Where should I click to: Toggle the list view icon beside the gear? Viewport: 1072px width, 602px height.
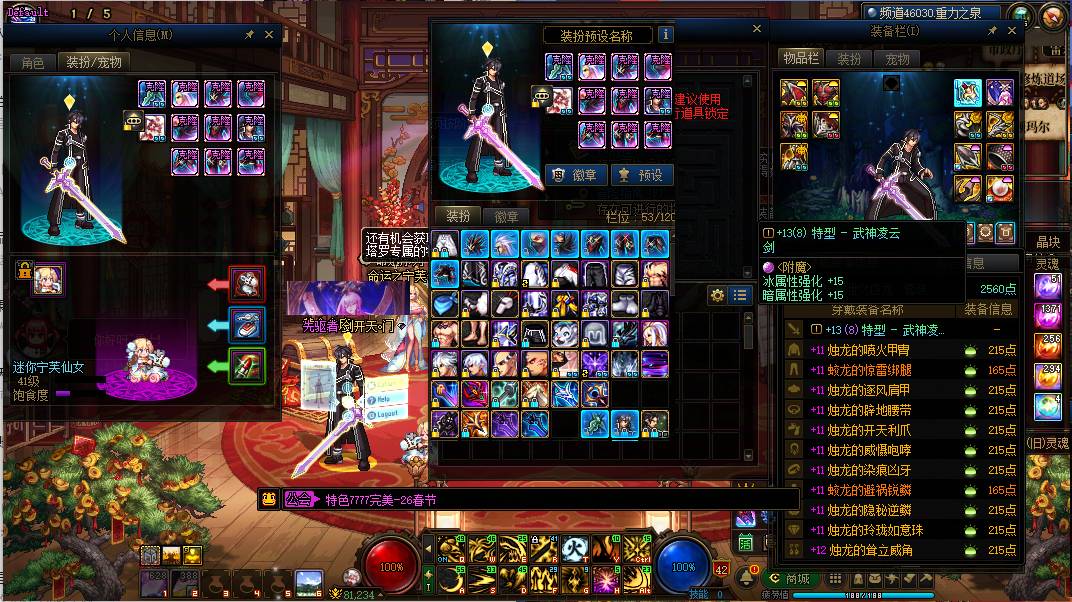click(740, 295)
